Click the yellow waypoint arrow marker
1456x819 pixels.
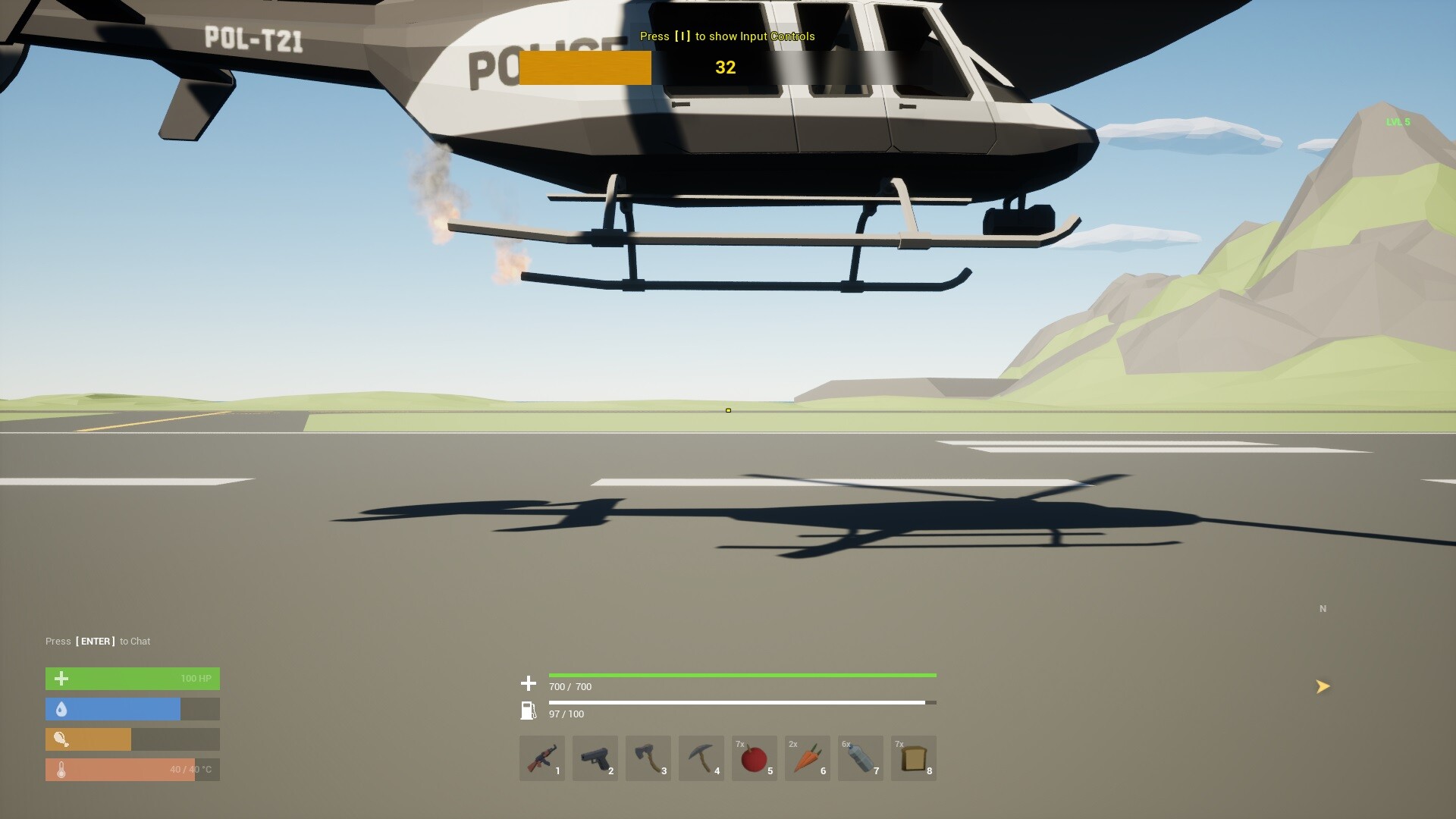point(1323,686)
